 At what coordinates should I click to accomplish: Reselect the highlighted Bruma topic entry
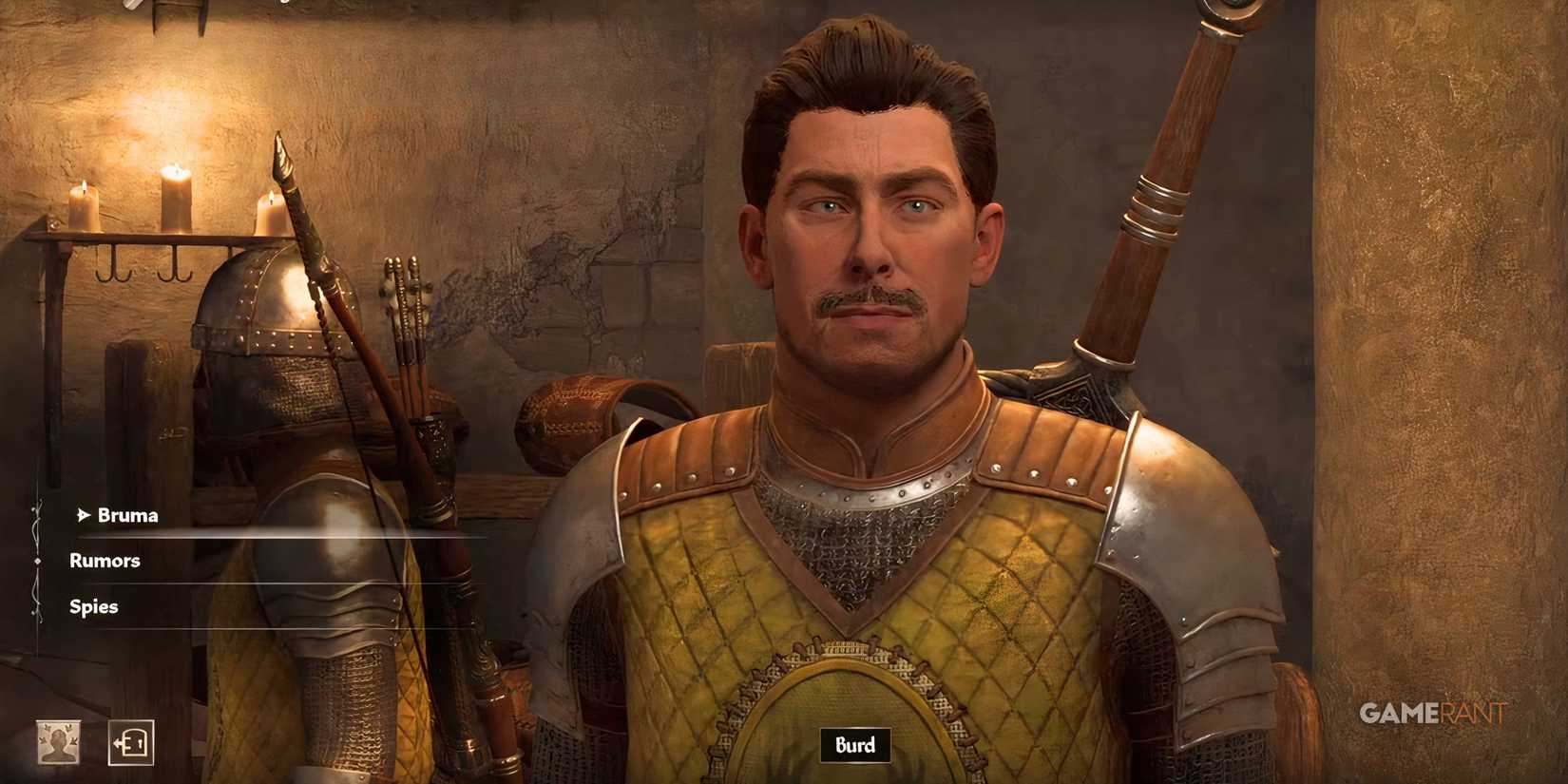(x=130, y=516)
